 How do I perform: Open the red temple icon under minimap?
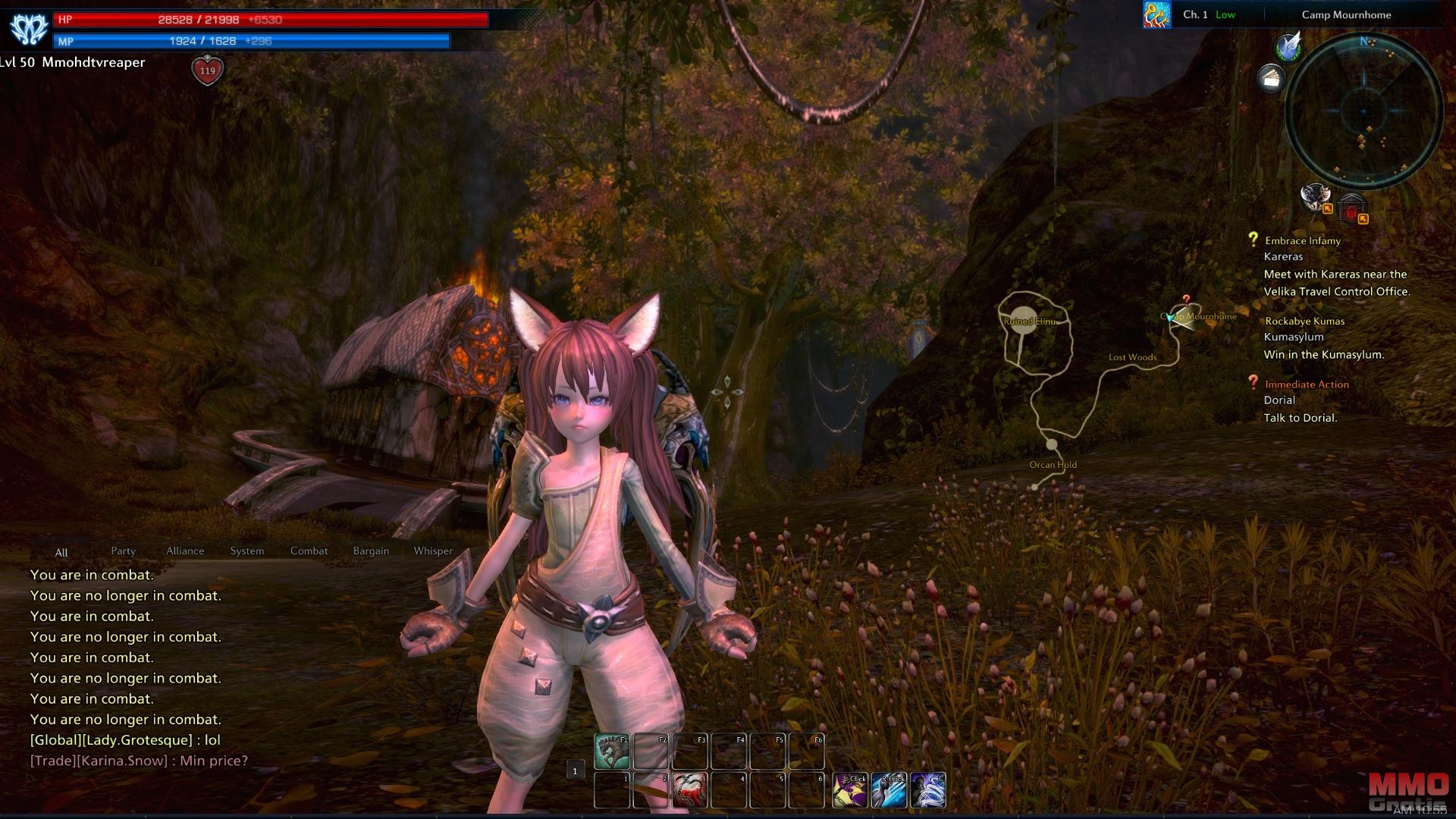pyautogui.click(x=1351, y=207)
